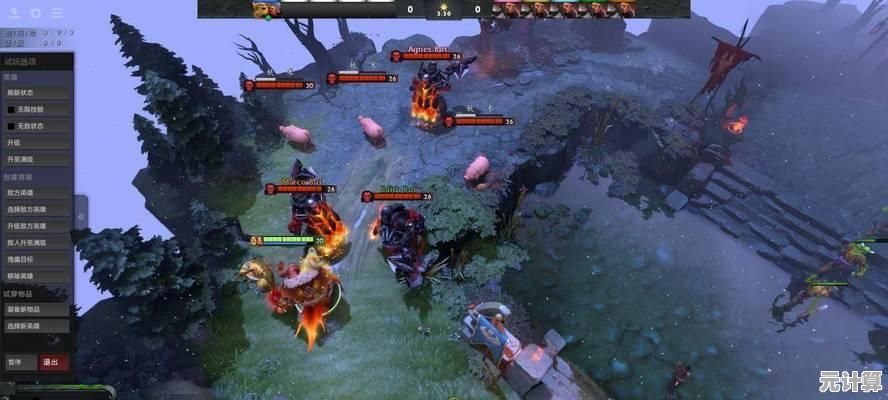Choose 升至满级 to reach max level
Screen dimensions: 888x400
tap(36, 159)
